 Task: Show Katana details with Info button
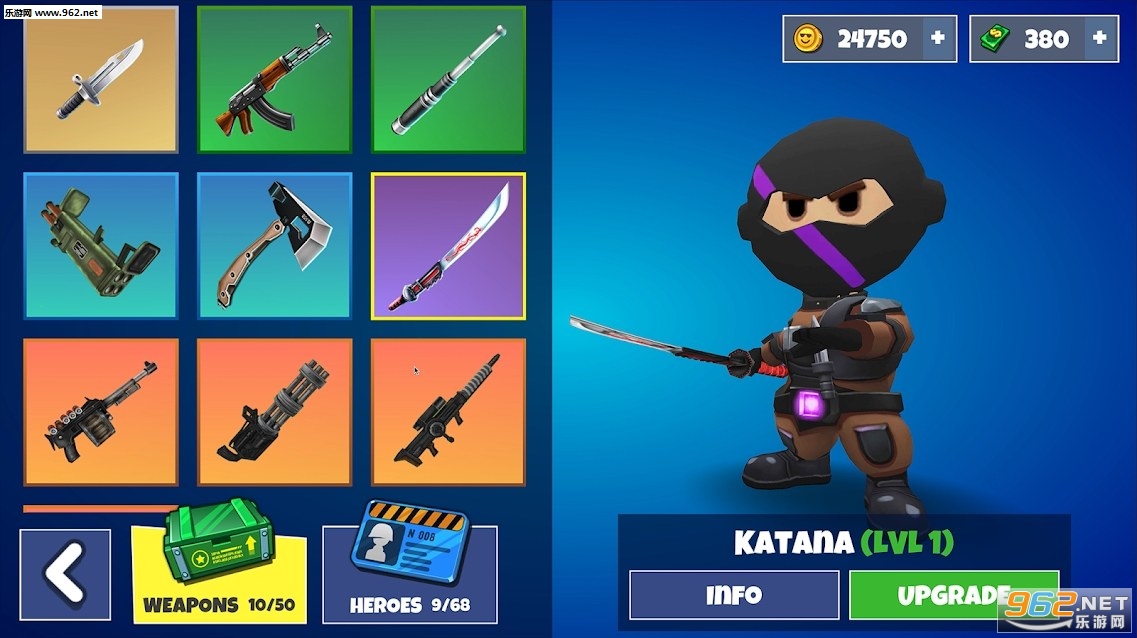[734, 595]
